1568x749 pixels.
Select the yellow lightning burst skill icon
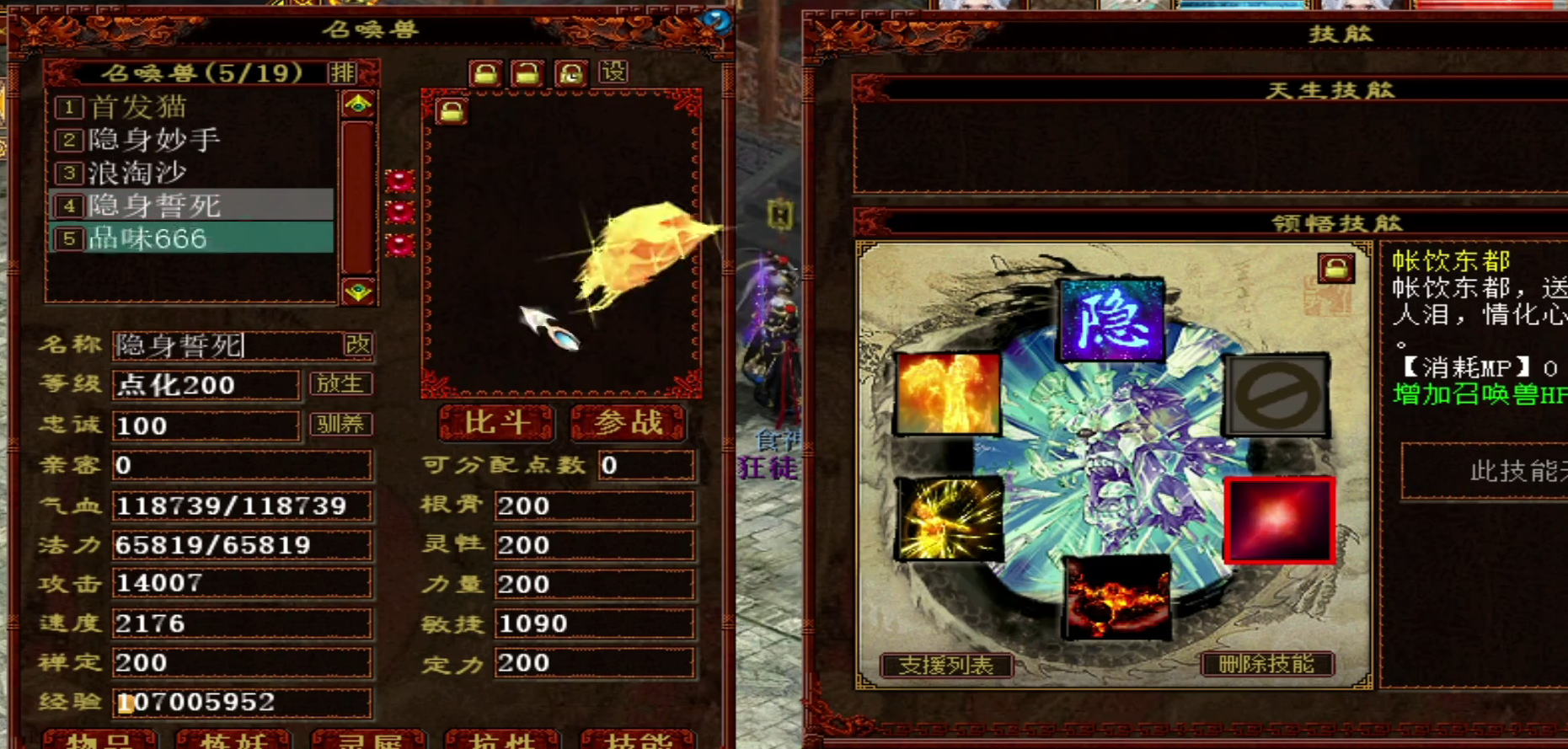[949, 518]
